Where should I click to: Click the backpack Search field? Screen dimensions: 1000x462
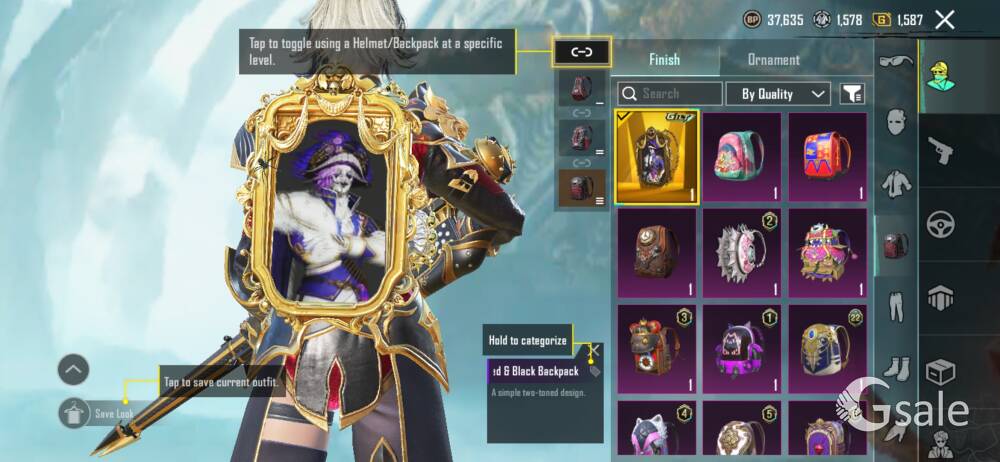coord(670,94)
